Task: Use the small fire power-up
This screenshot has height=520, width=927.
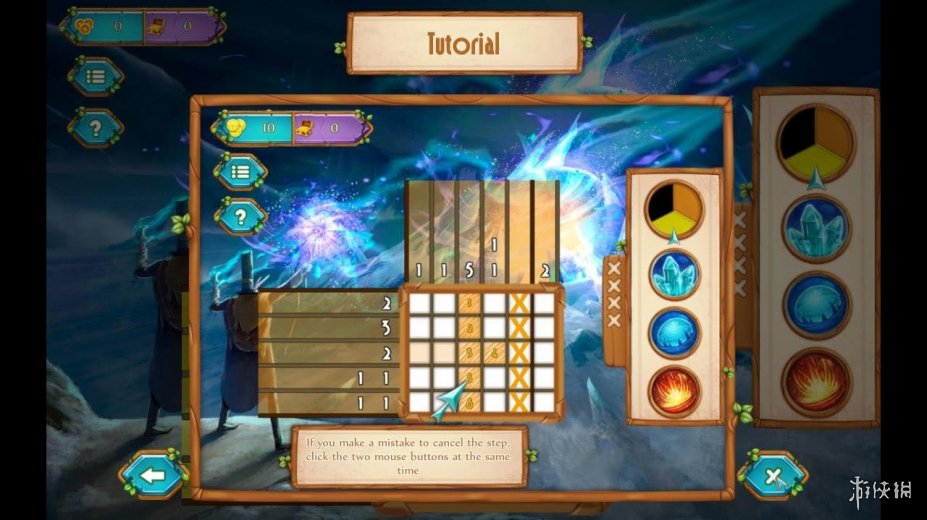Action: pos(674,391)
